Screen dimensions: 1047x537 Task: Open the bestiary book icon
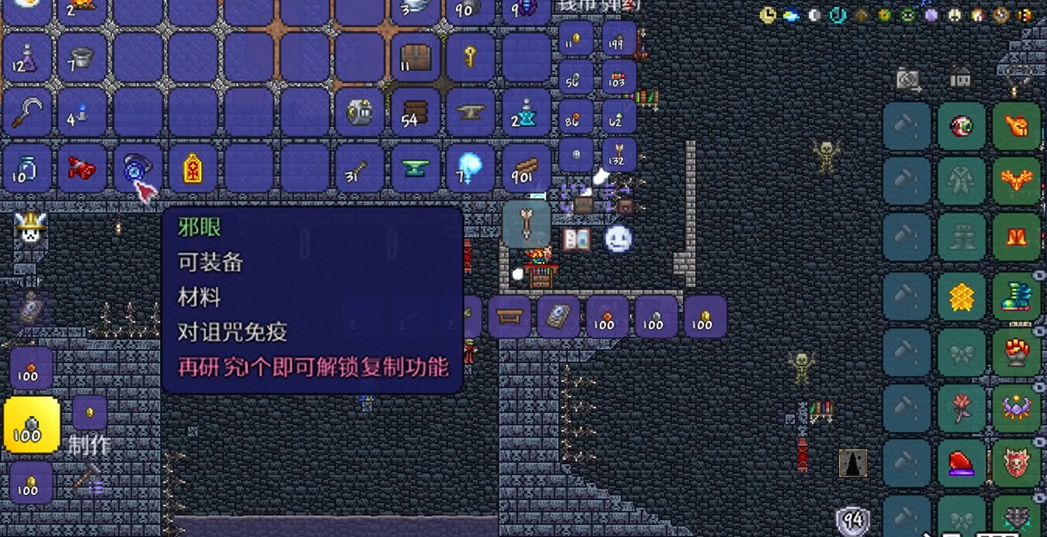tap(577, 239)
